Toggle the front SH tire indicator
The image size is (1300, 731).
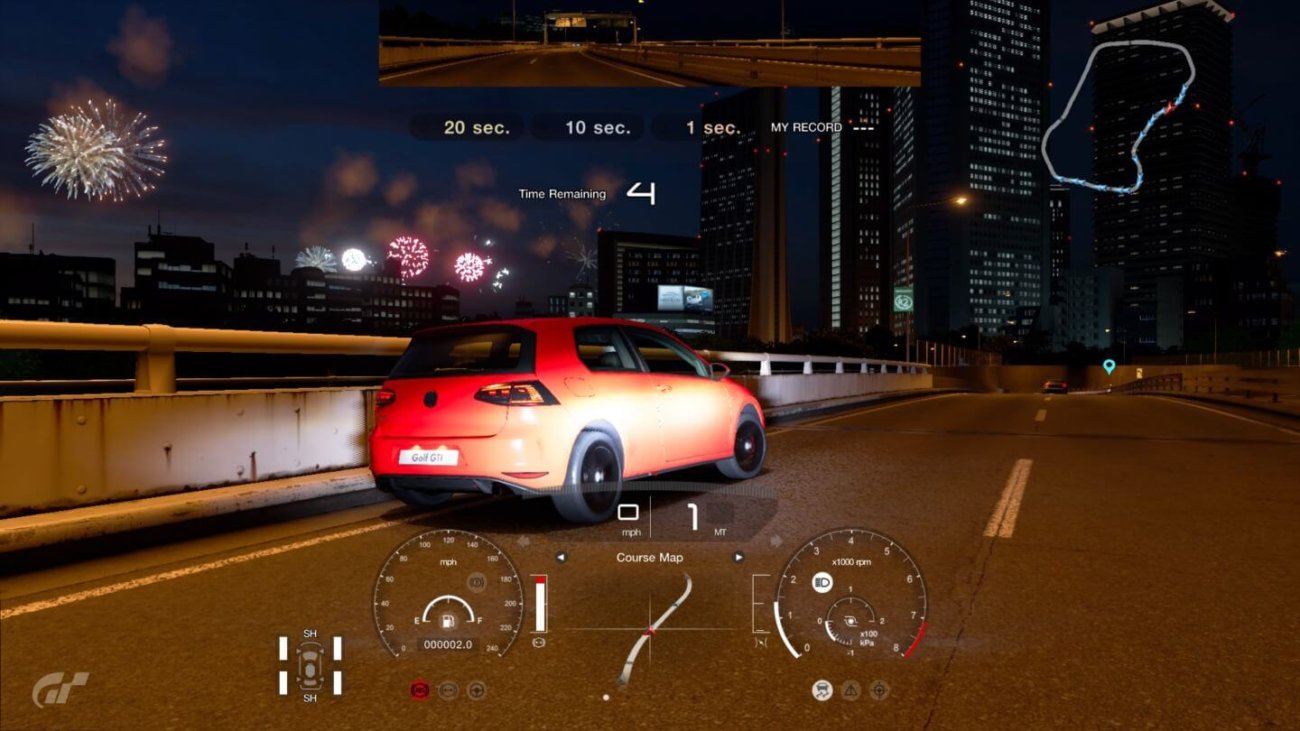310,634
